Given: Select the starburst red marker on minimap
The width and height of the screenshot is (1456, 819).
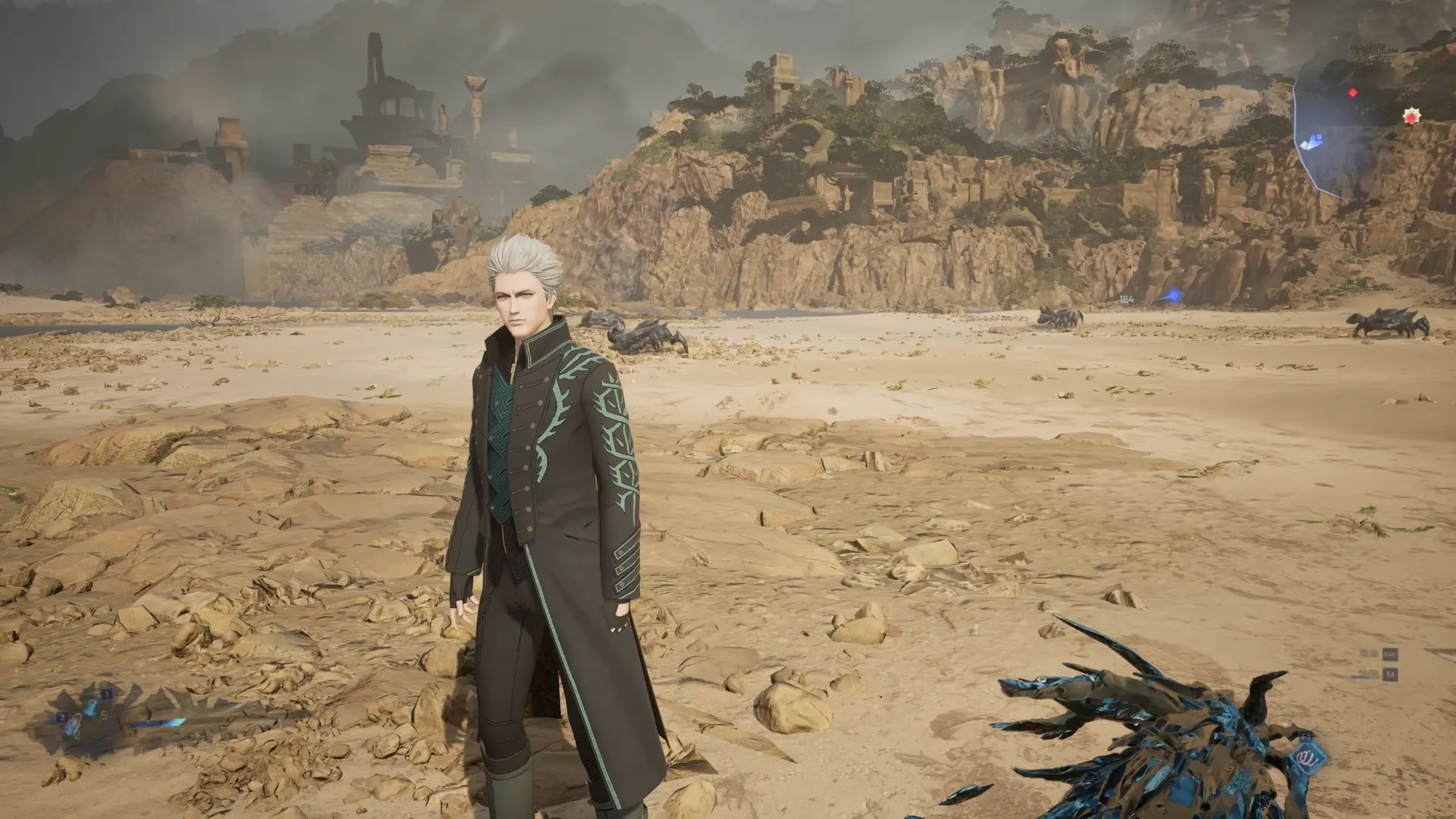Looking at the screenshot, I should coord(1411,116).
